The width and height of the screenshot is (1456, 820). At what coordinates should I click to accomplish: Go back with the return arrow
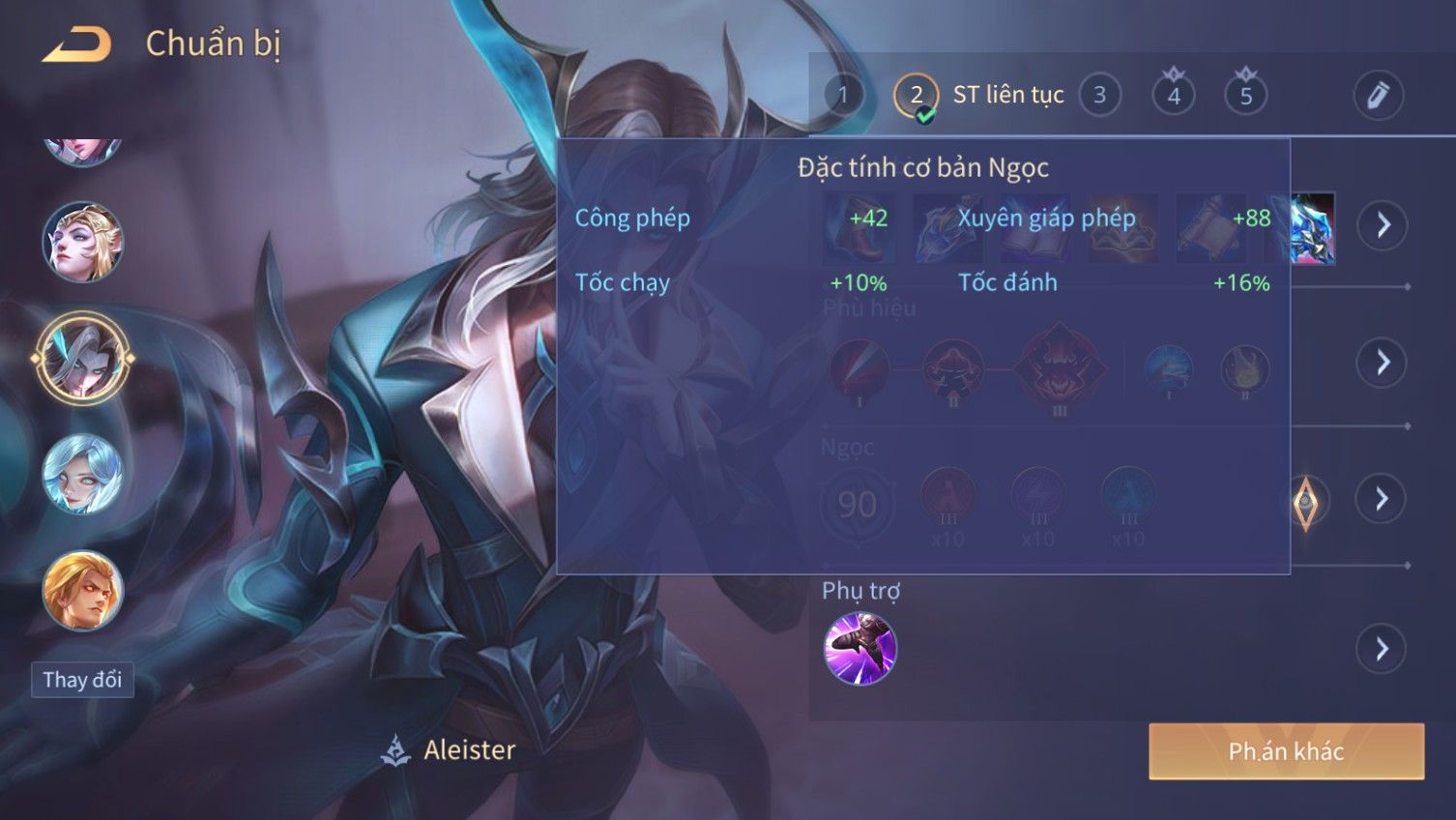tap(76, 44)
